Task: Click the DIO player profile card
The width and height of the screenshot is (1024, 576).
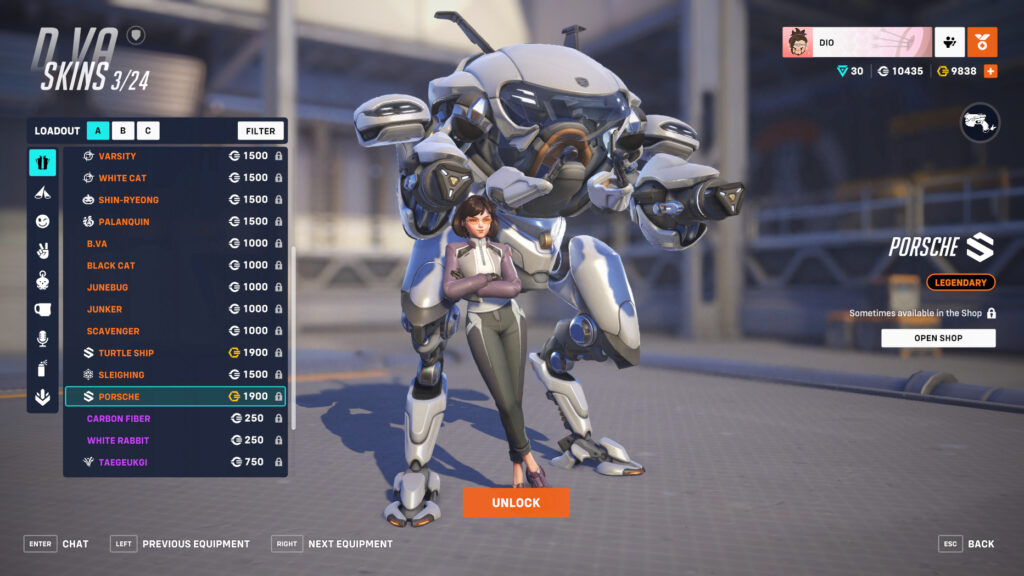Action: pos(857,43)
